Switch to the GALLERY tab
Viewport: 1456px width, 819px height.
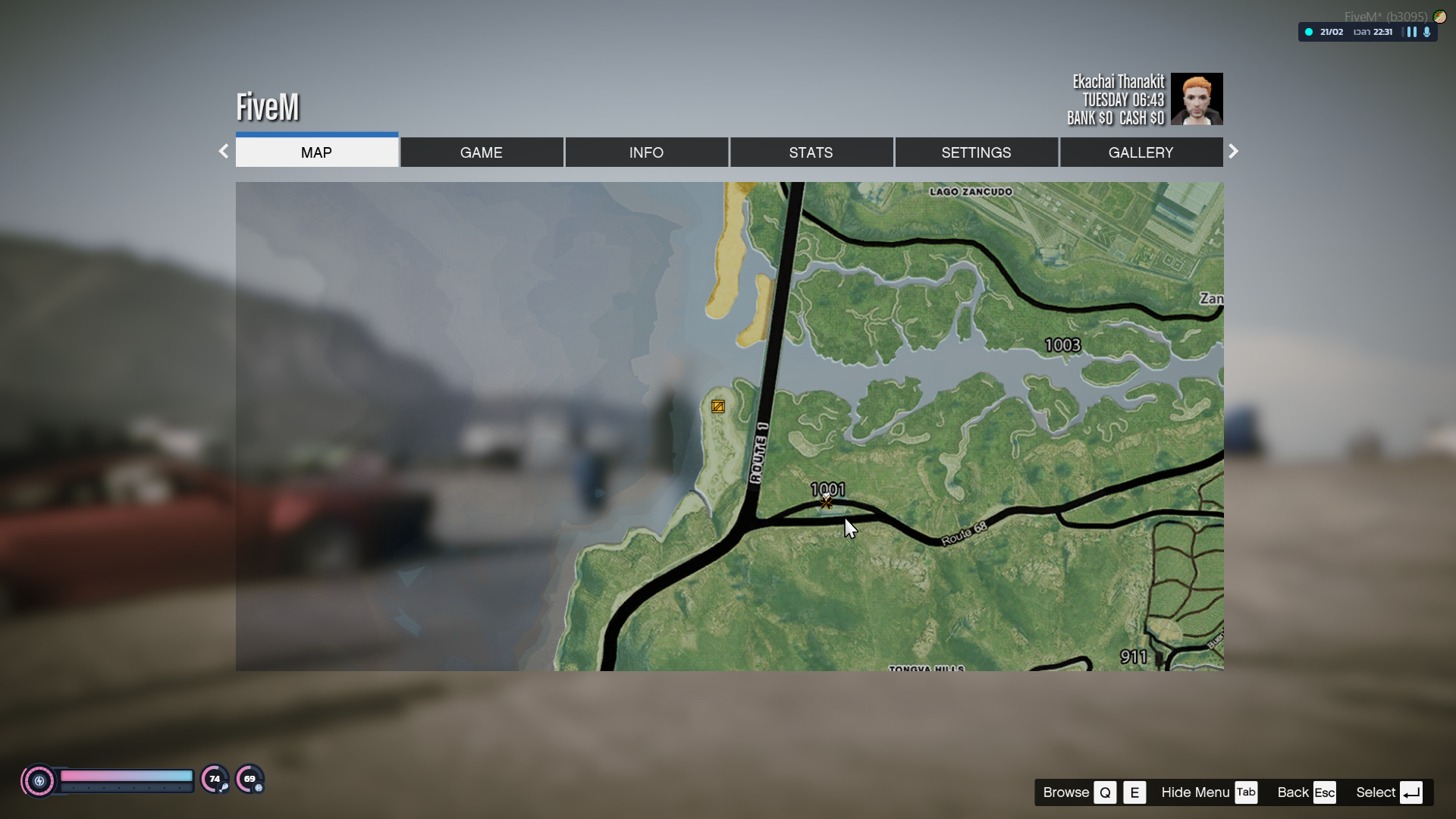click(x=1141, y=152)
